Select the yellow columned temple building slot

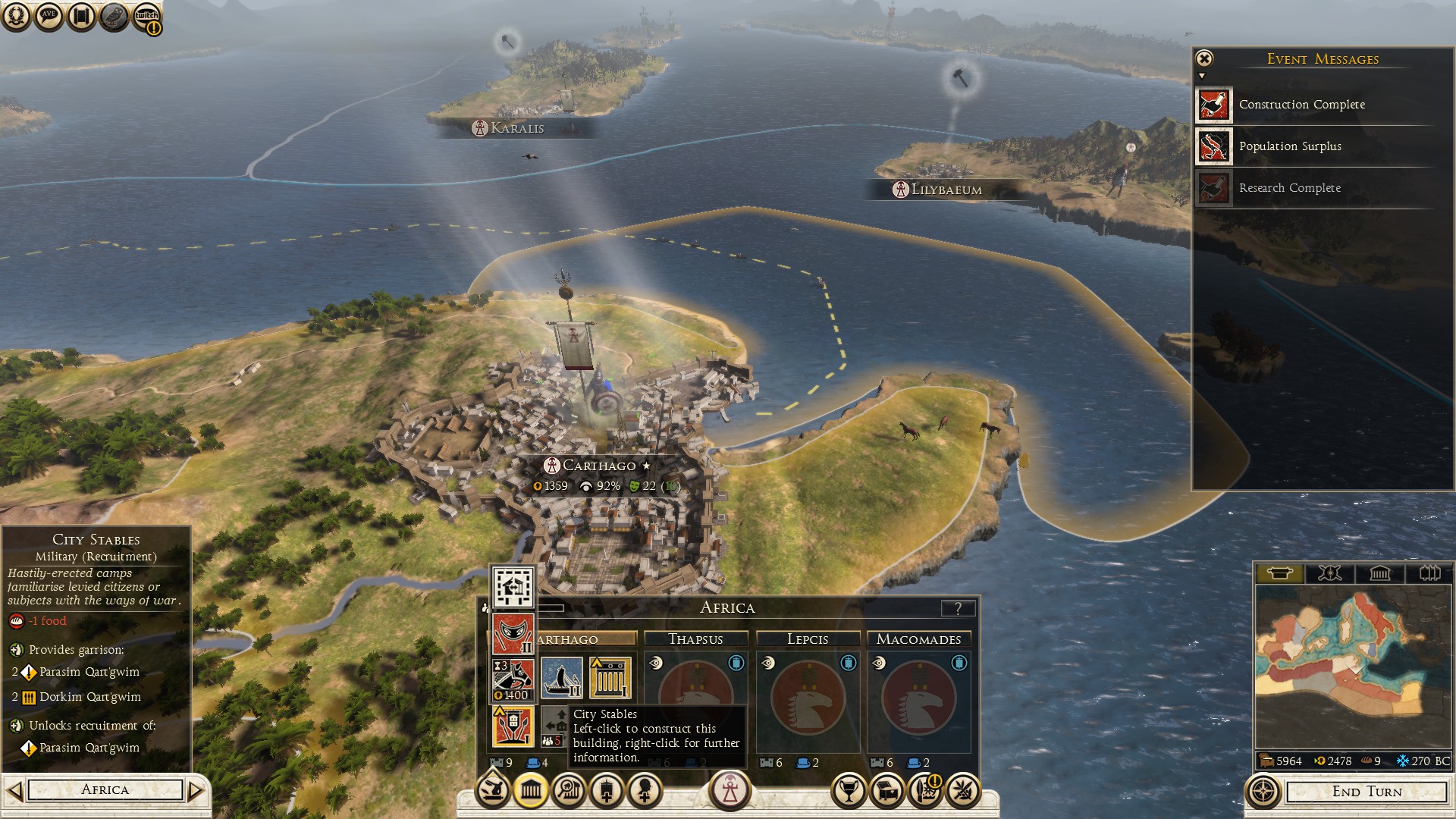click(x=610, y=678)
